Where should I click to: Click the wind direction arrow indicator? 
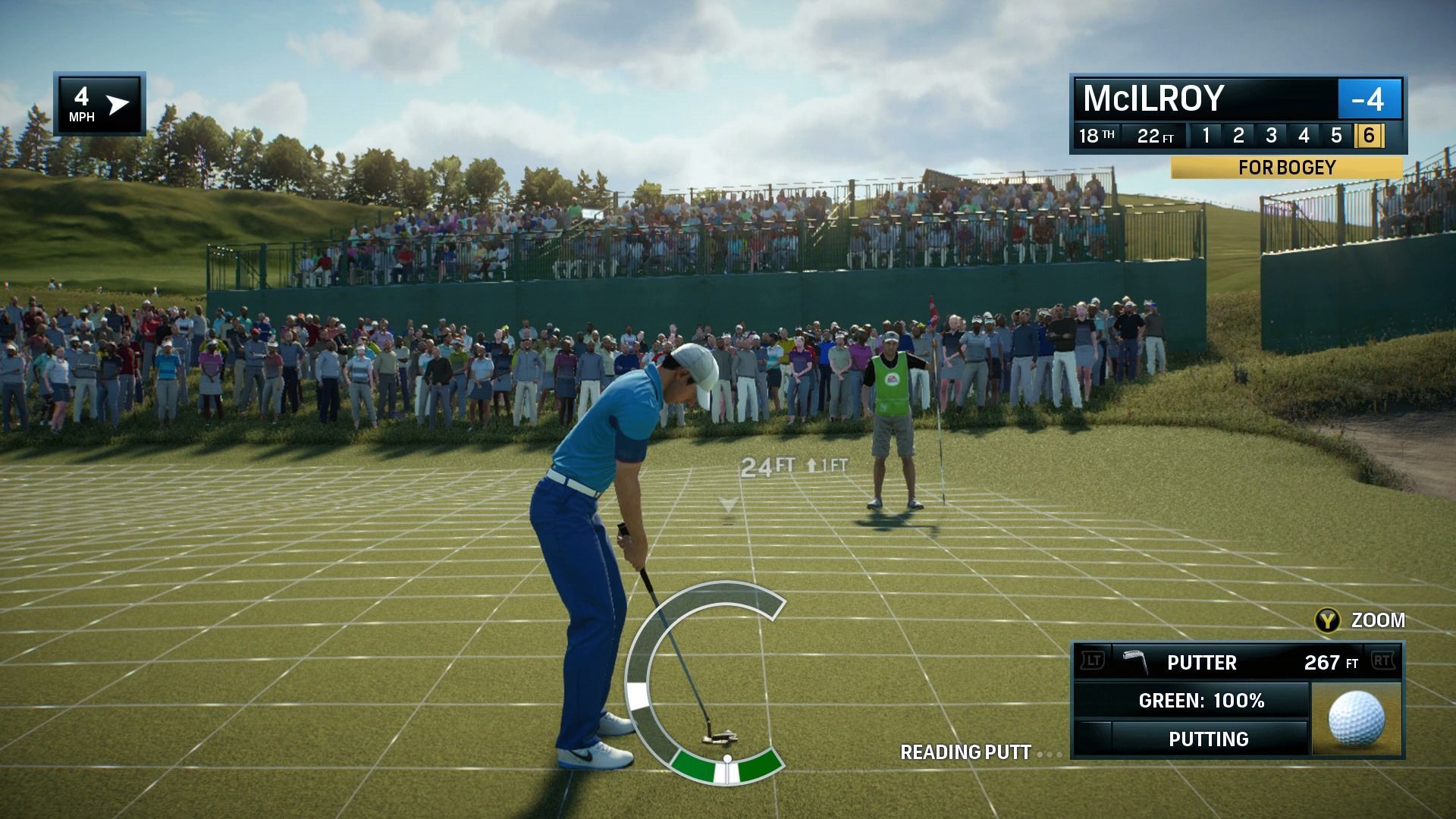tap(118, 105)
